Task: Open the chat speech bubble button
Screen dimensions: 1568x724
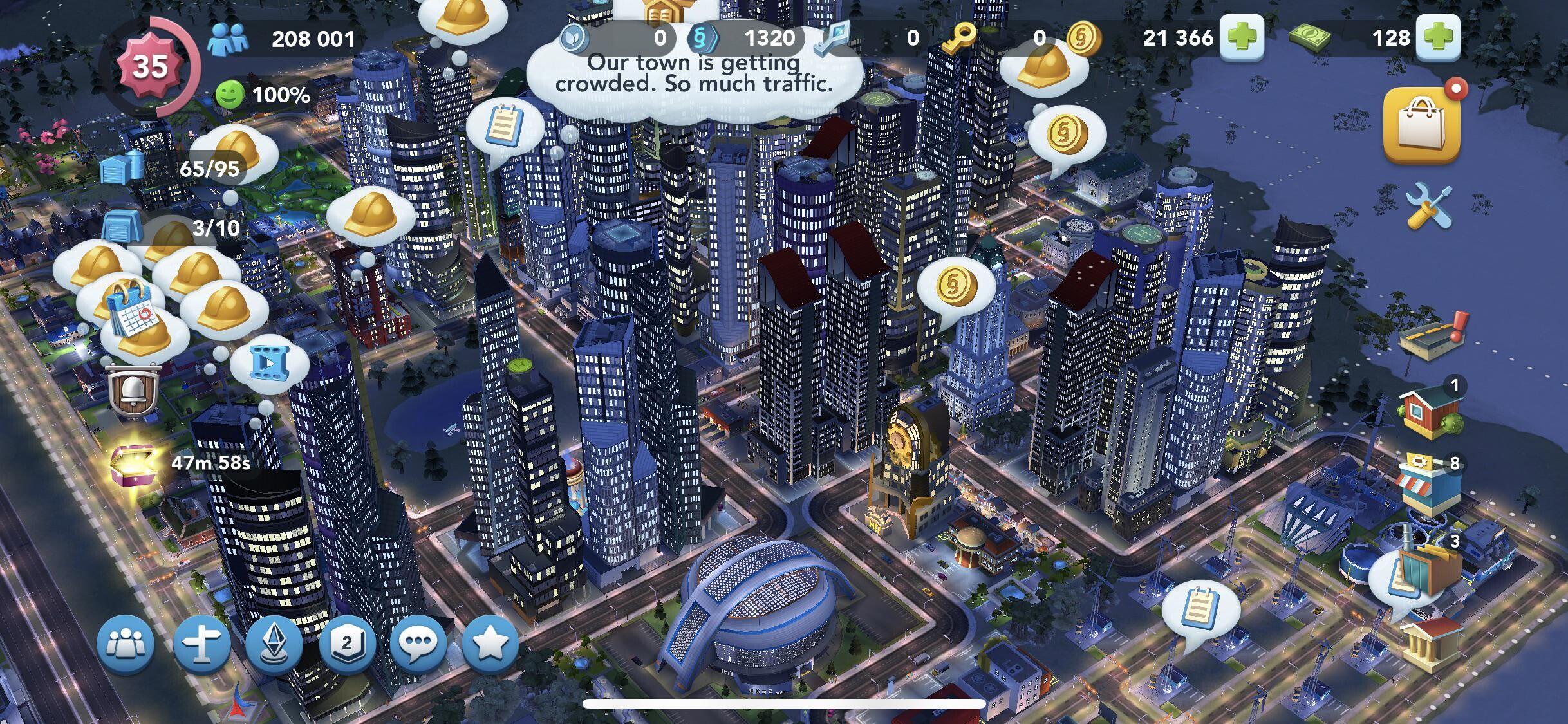Action: tap(418, 644)
